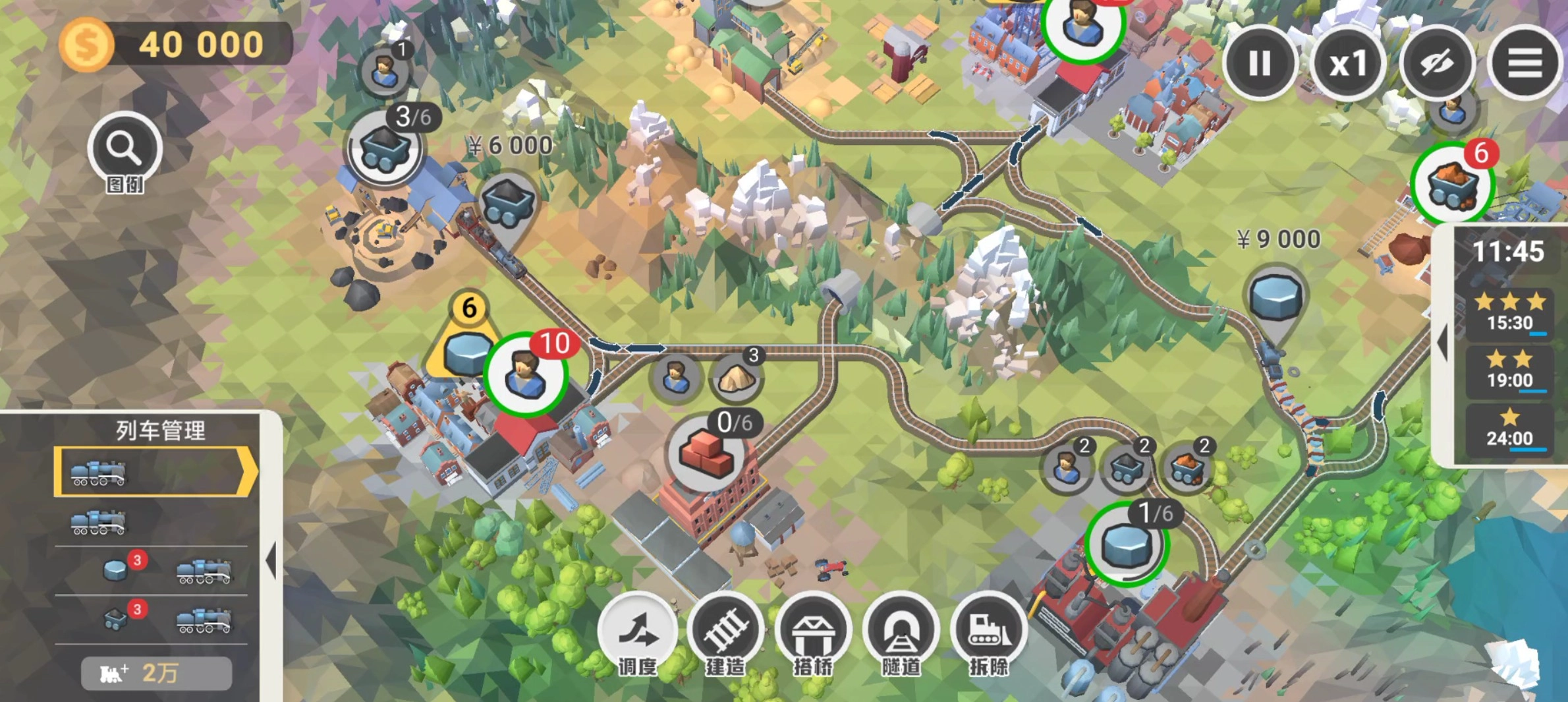Collapse the star time goals panel
Image resolution: width=1568 pixels, height=702 pixels.
[1443, 344]
